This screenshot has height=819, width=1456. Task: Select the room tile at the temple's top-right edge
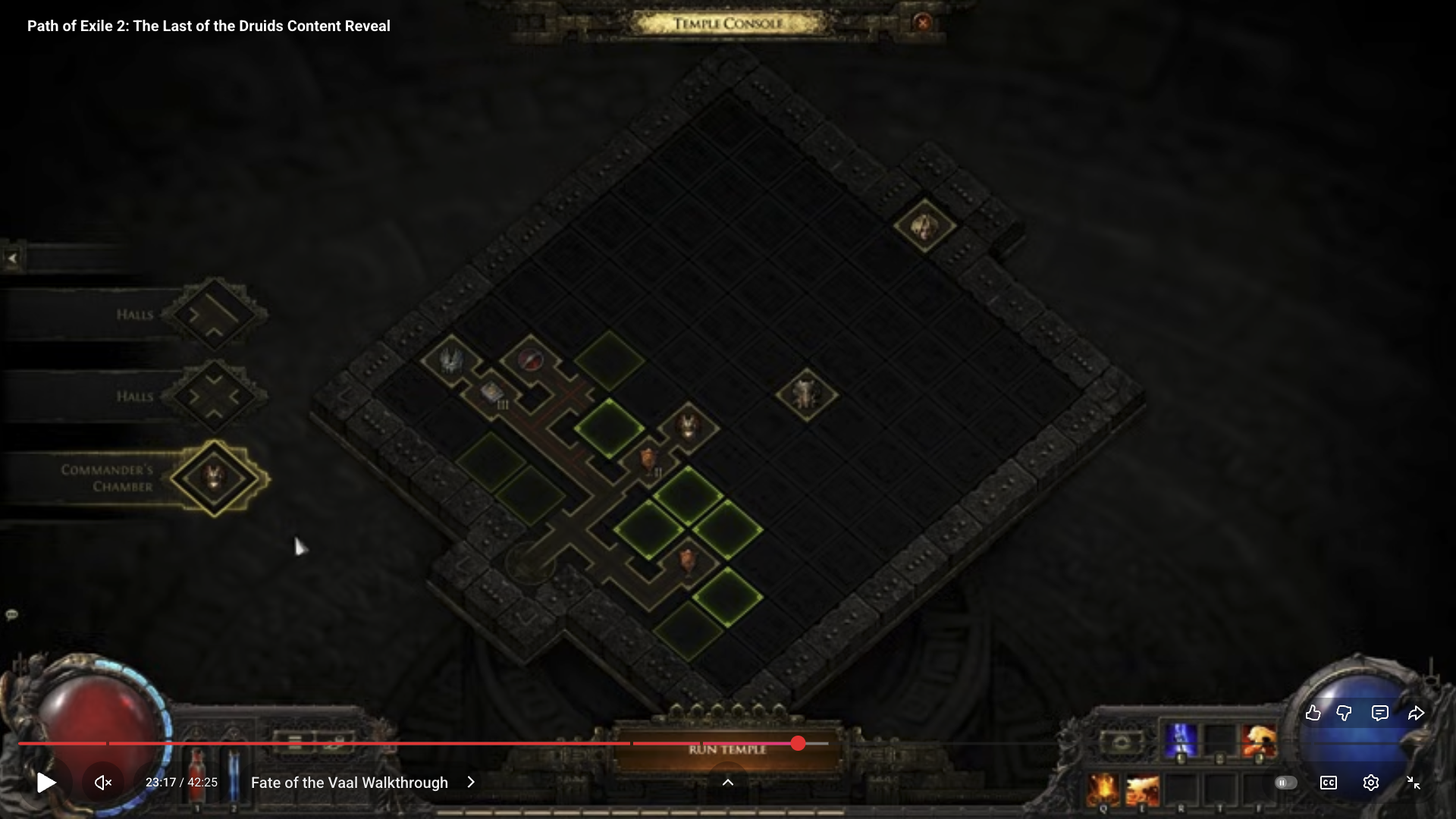[924, 226]
